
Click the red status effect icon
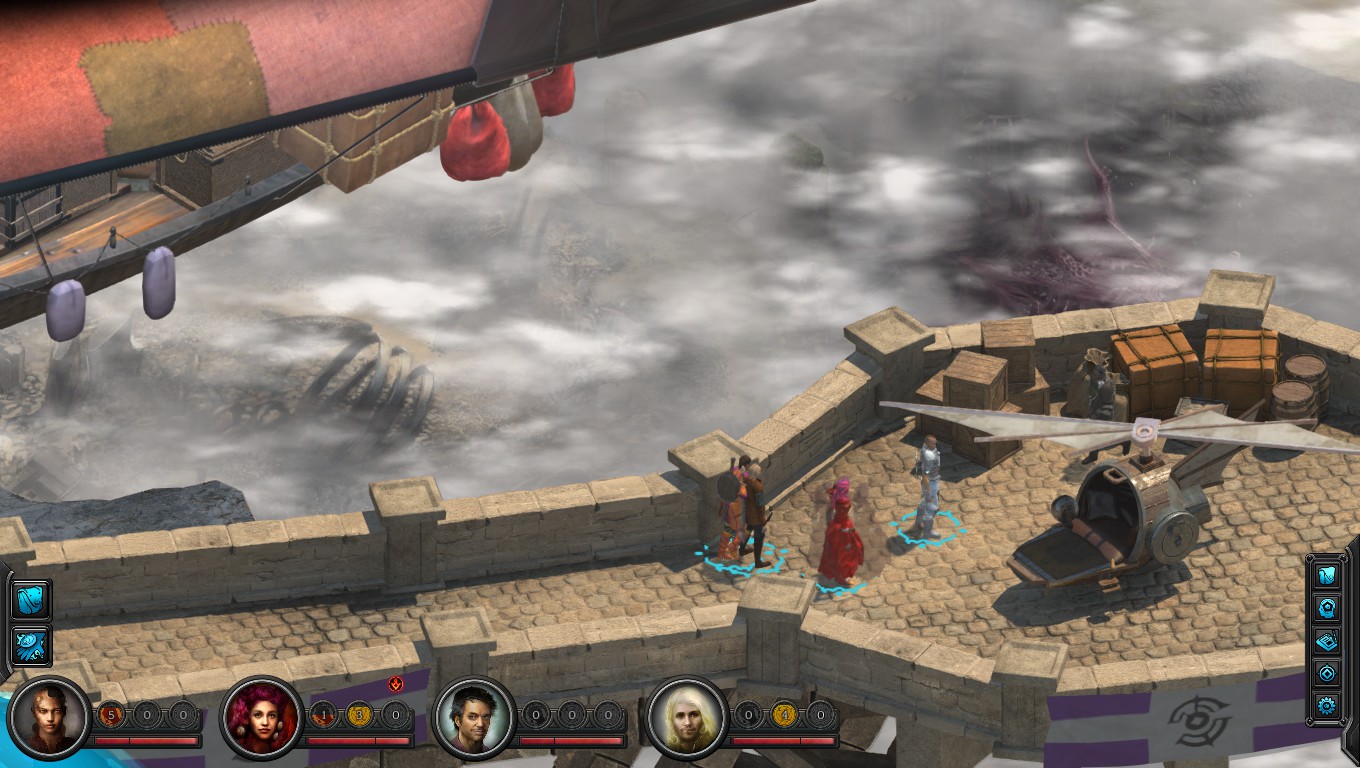(395, 684)
